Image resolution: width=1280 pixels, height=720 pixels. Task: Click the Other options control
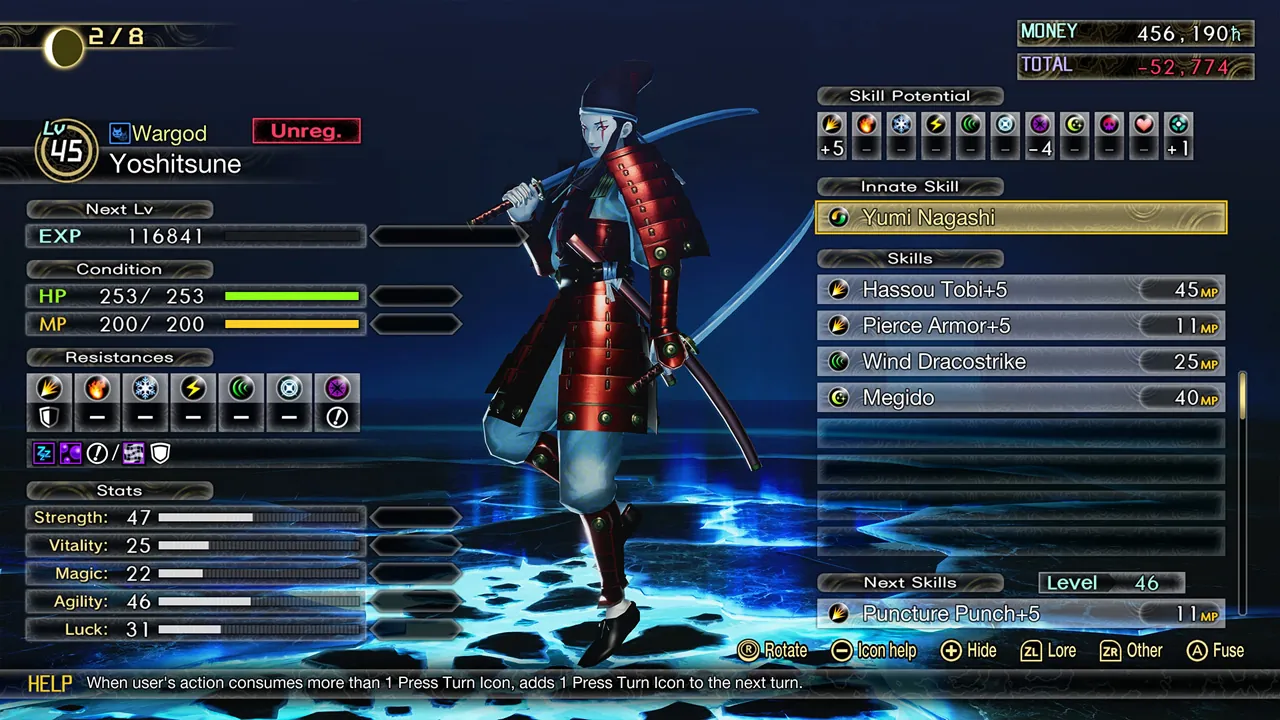click(x=1131, y=651)
